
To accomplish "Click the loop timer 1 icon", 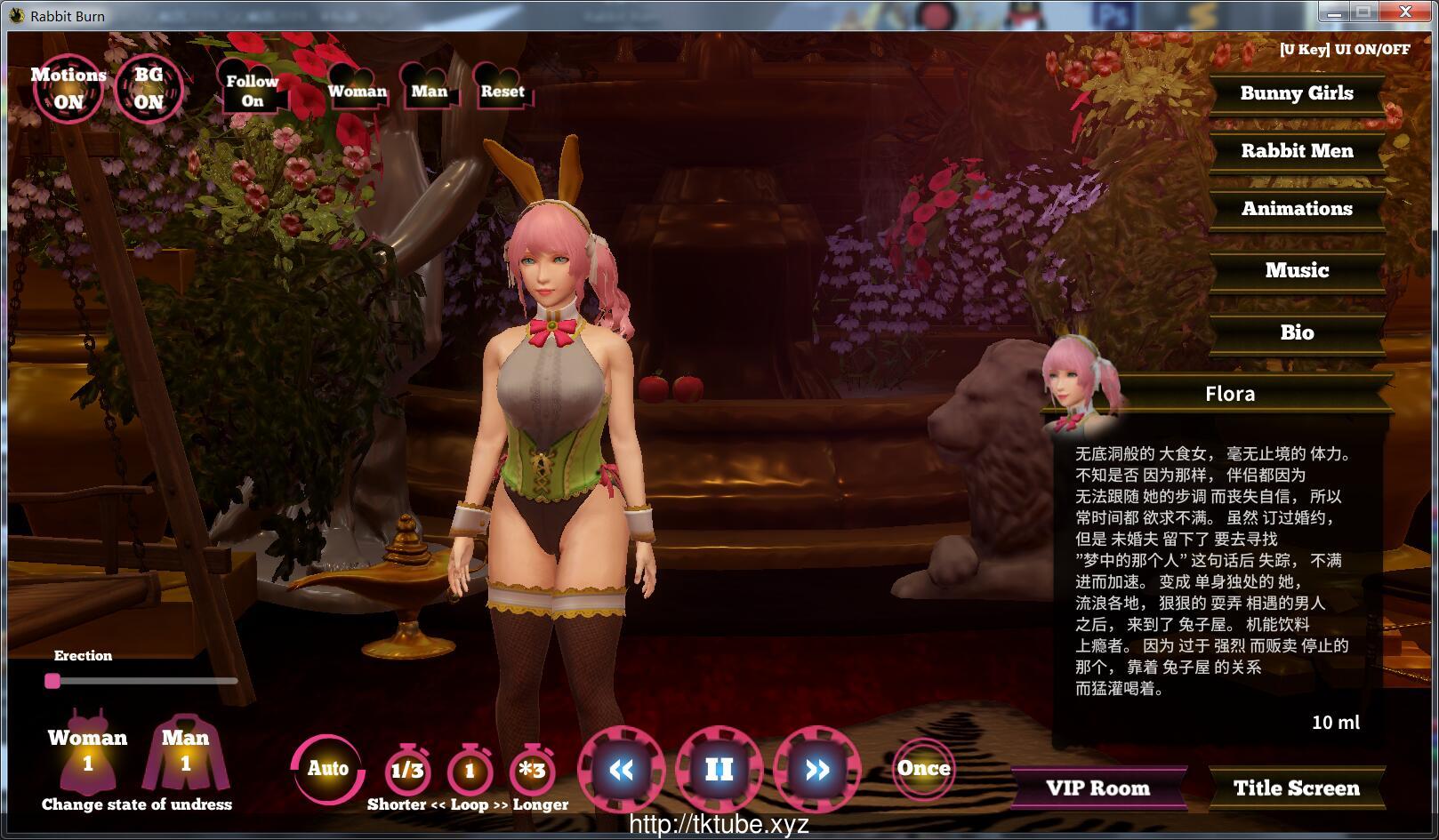I will tap(470, 771).
